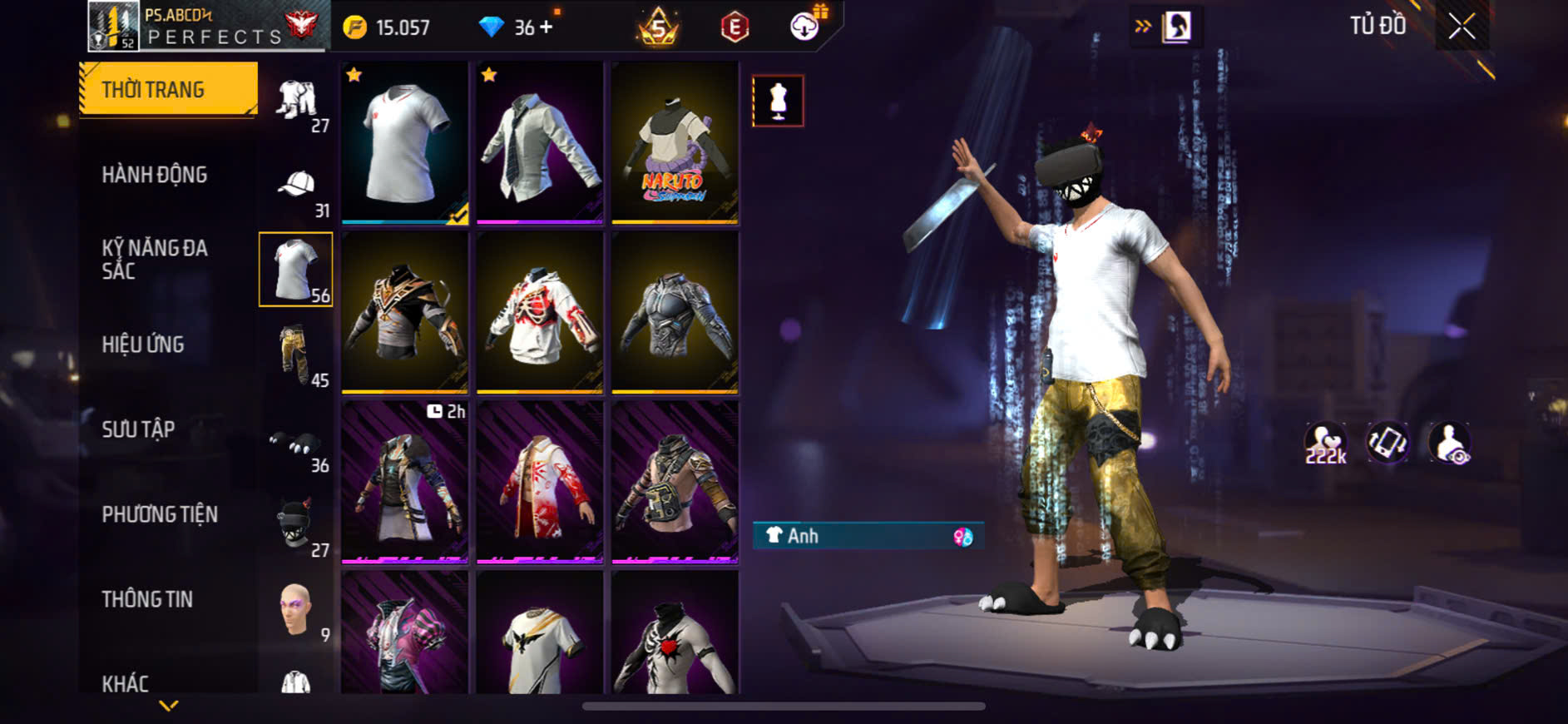Select the golden pants subcategory
This screenshot has height=724, width=1568.
tap(297, 355)
